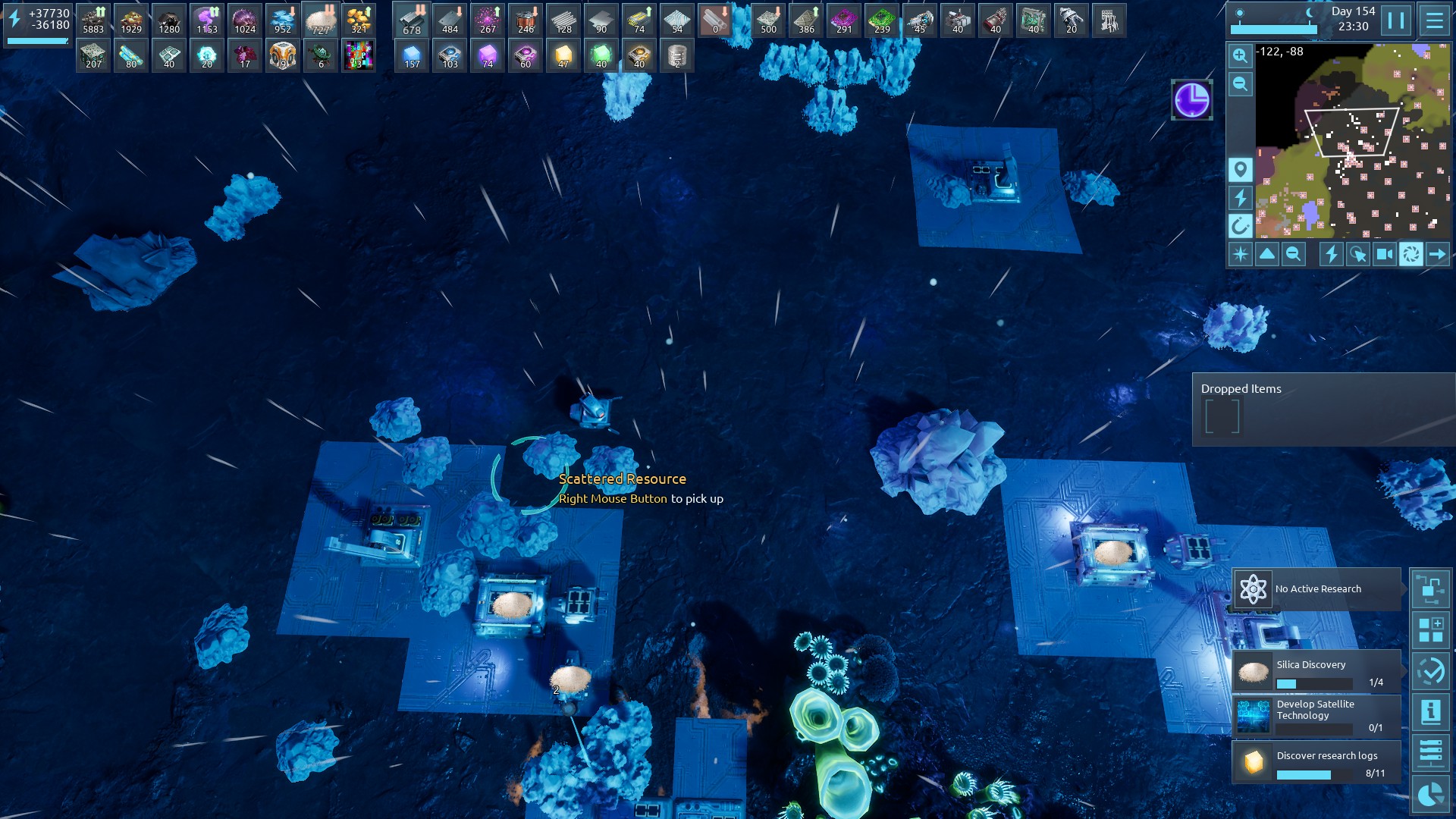Select the right arrow button under the minimap
Image resolution: width=1456 pixels, height=819 pixels.
1437,254
